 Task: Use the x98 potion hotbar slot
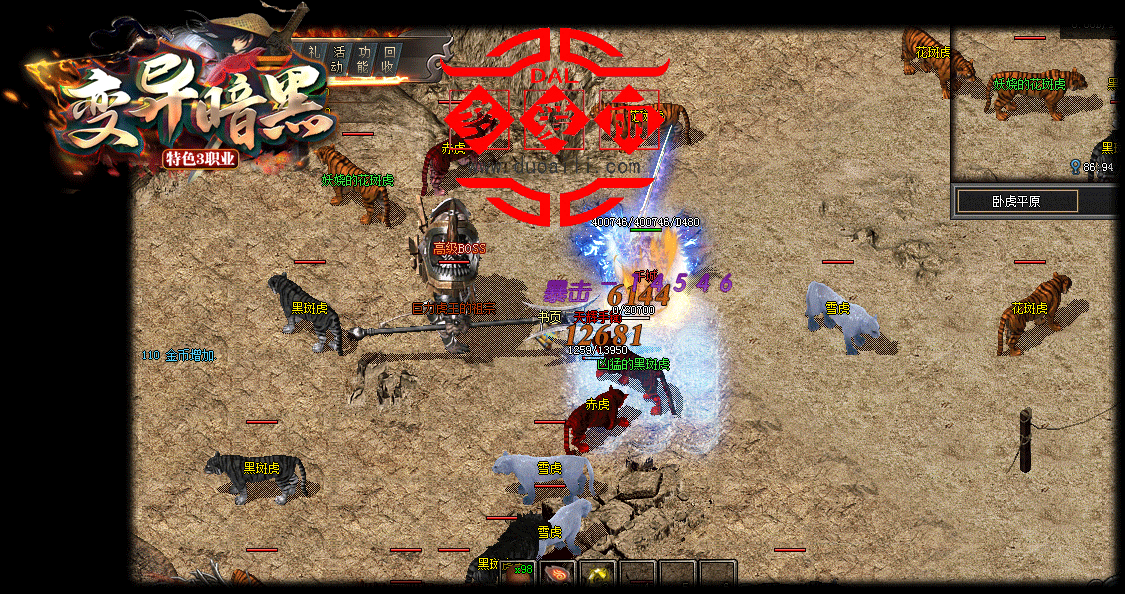pyautogui.click(x=517, y=574)
